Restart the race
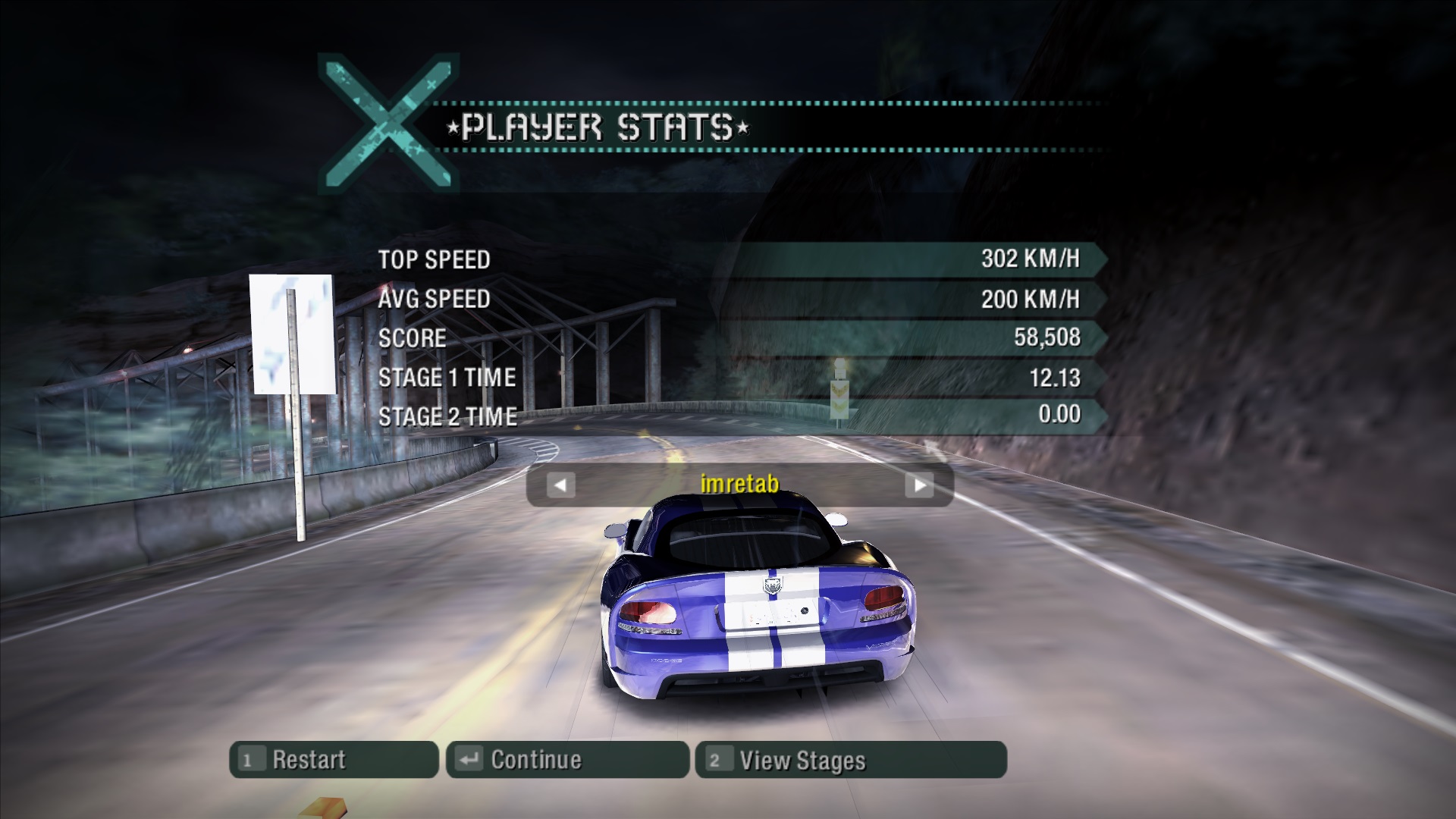This screenshot has width=1456, height=819. [334, 760]
